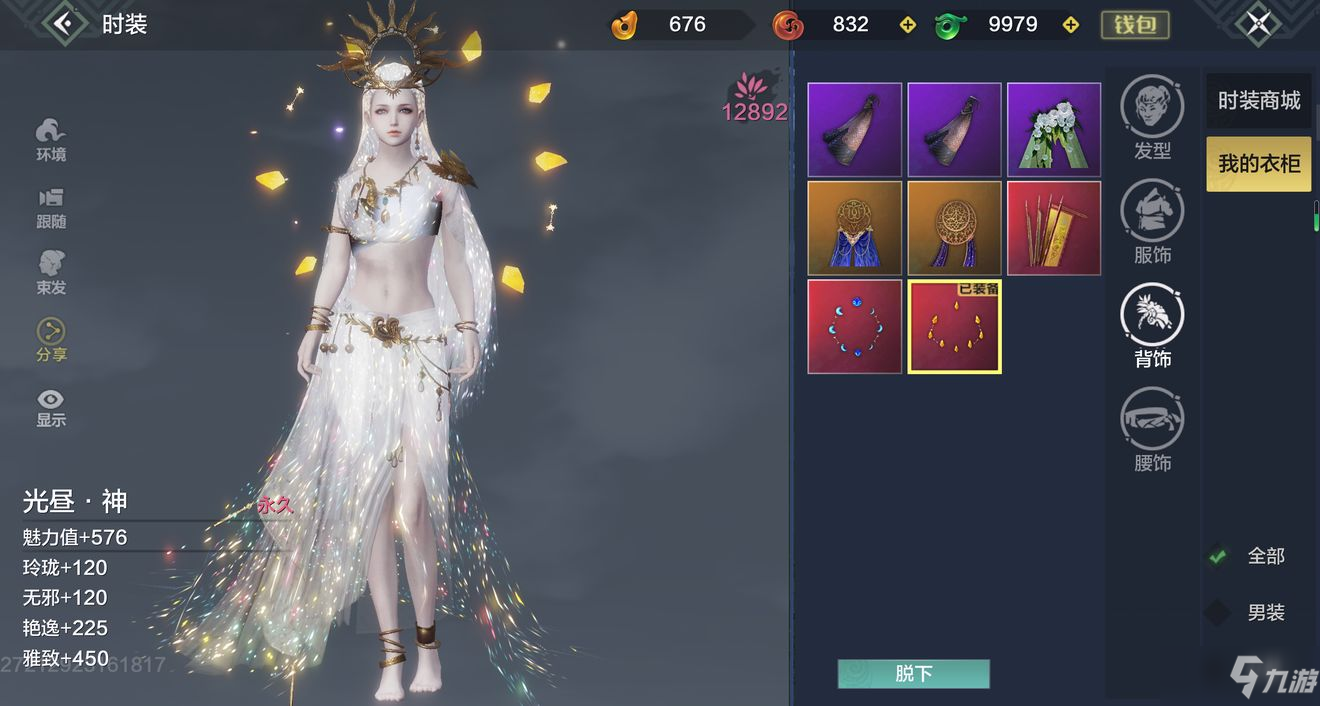This screenshot has height=706, width=1320.
Task: Pick the golden banner flags back accessory
Action: coord(1054,228)
